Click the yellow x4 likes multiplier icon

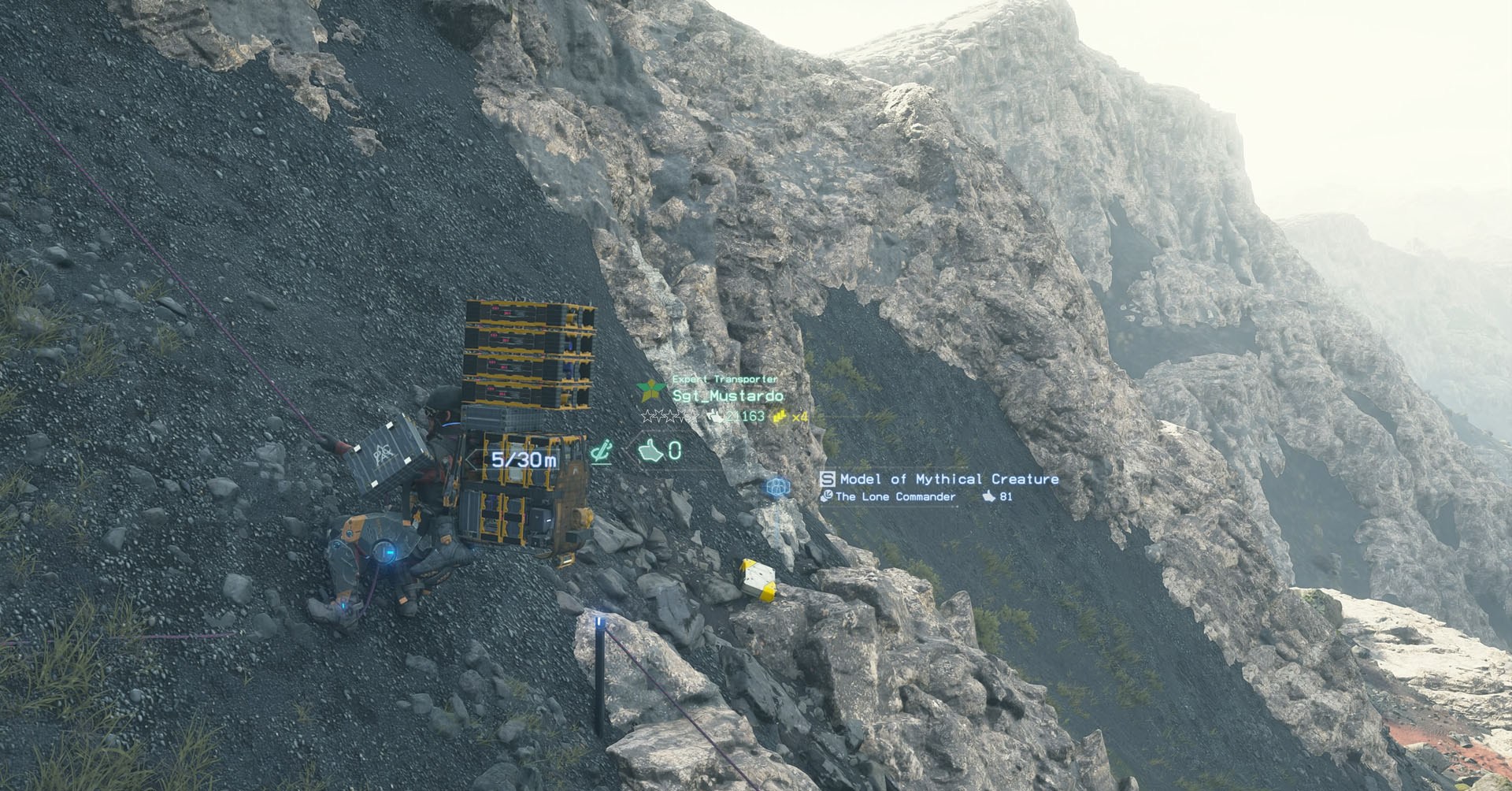pyautogui.click(x=780, y=417)
